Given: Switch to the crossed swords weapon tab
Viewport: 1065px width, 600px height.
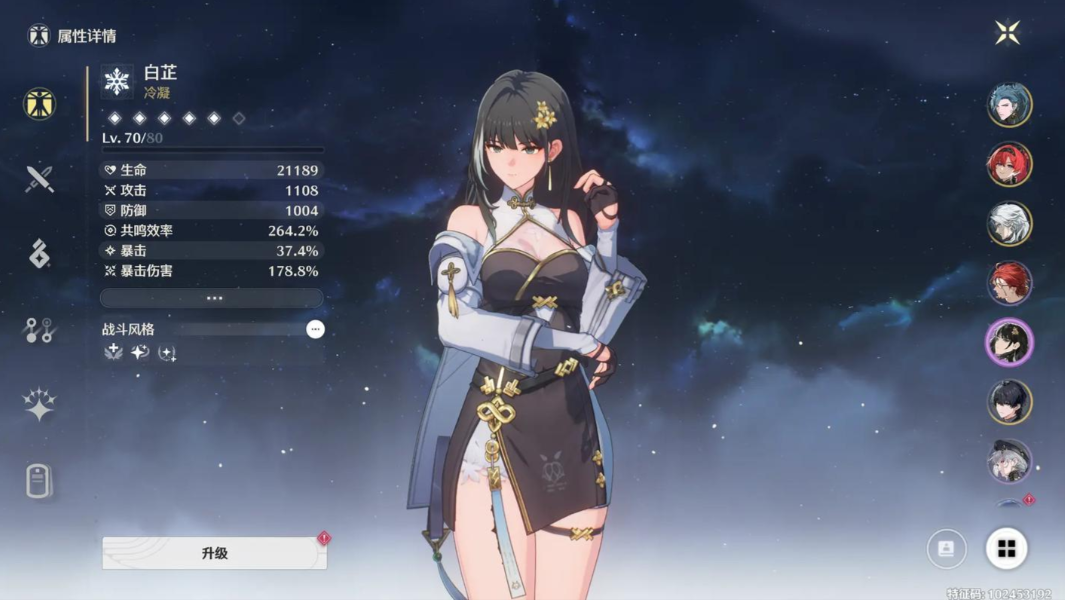Looking at the screenshot, I should point(39,180).
